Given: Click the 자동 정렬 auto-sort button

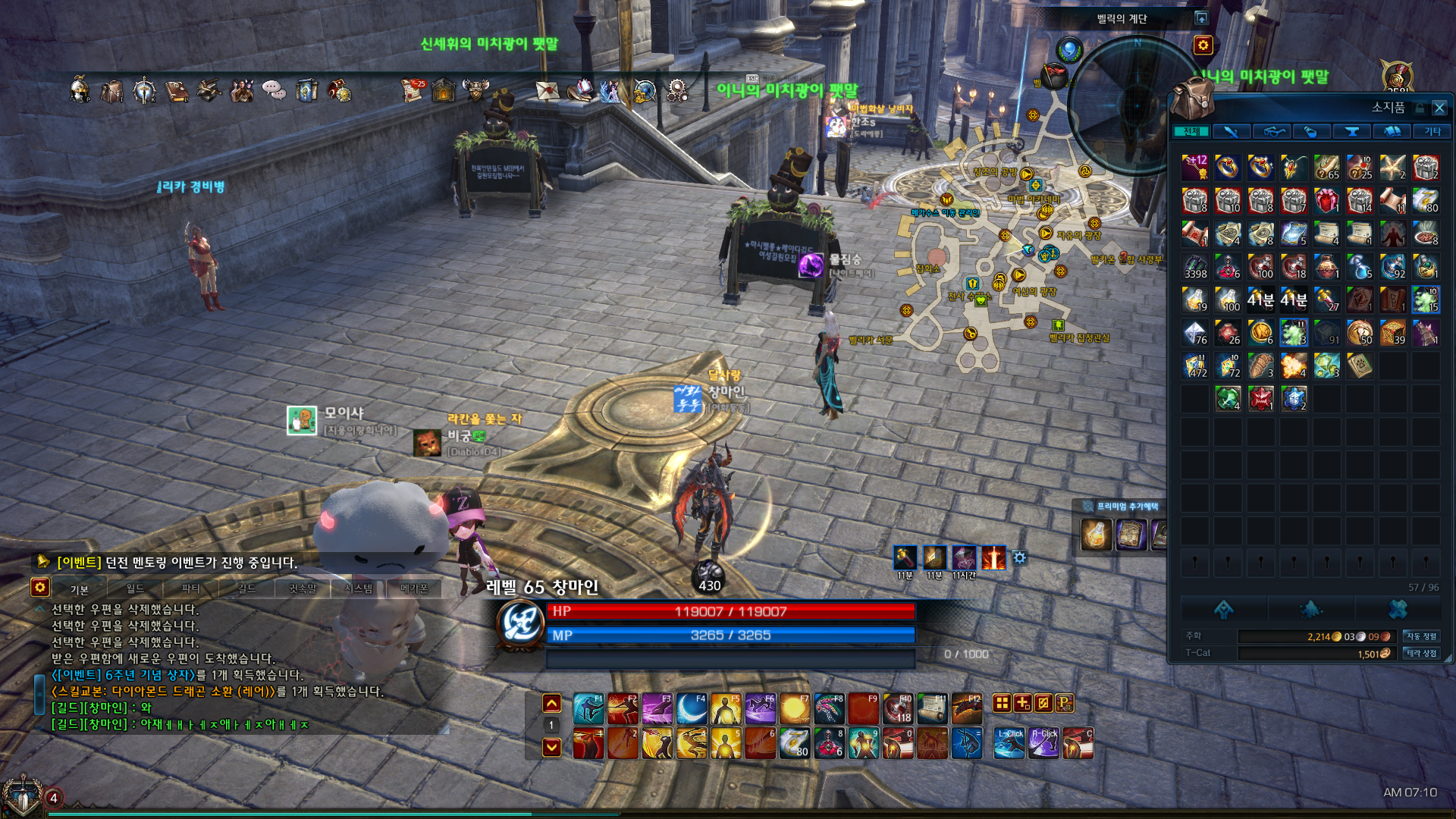Looking at the screenshot, I should coord(1420,636).
